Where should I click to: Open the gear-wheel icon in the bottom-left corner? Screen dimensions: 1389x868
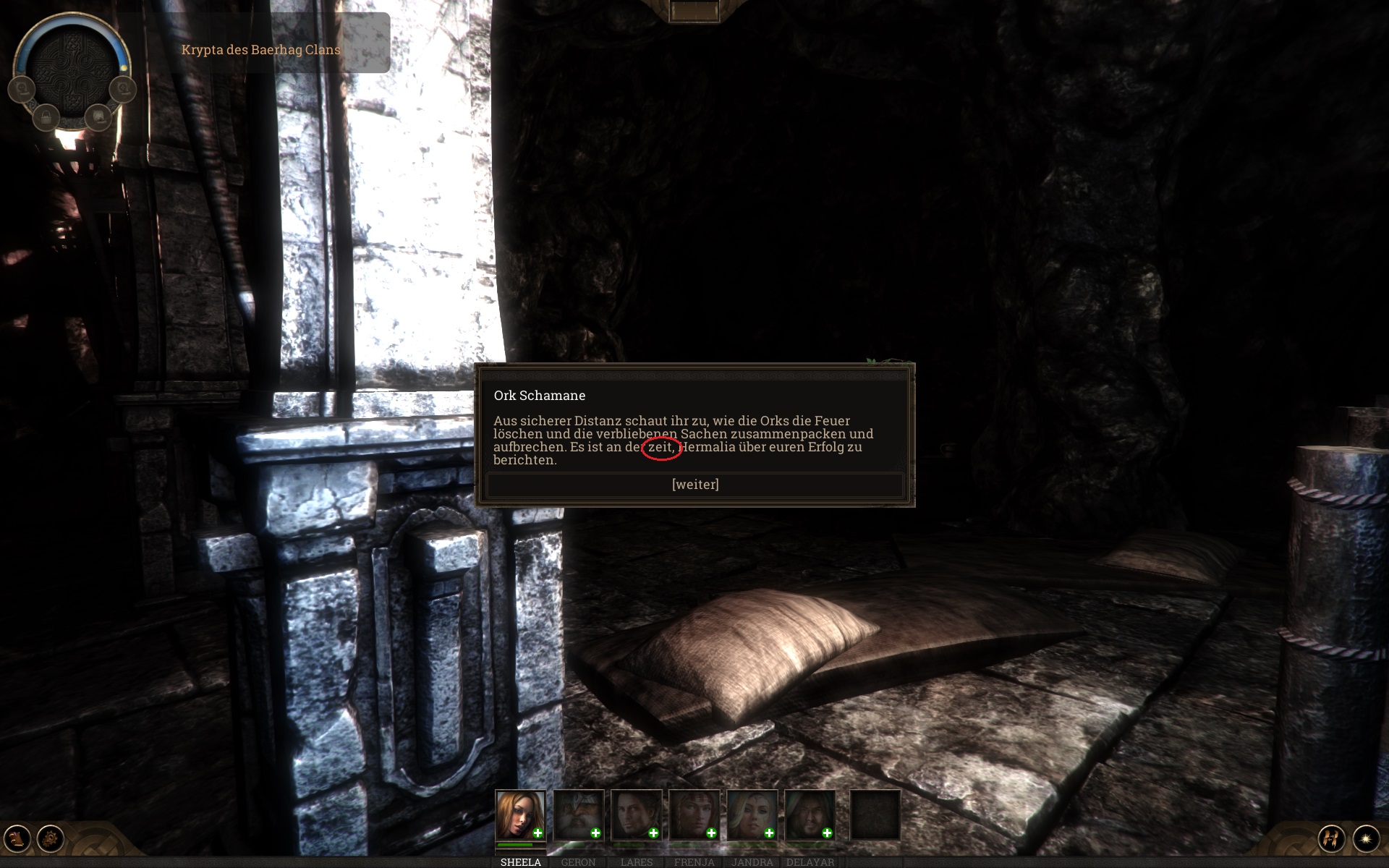pyautogui.click(x=51, y=838)
